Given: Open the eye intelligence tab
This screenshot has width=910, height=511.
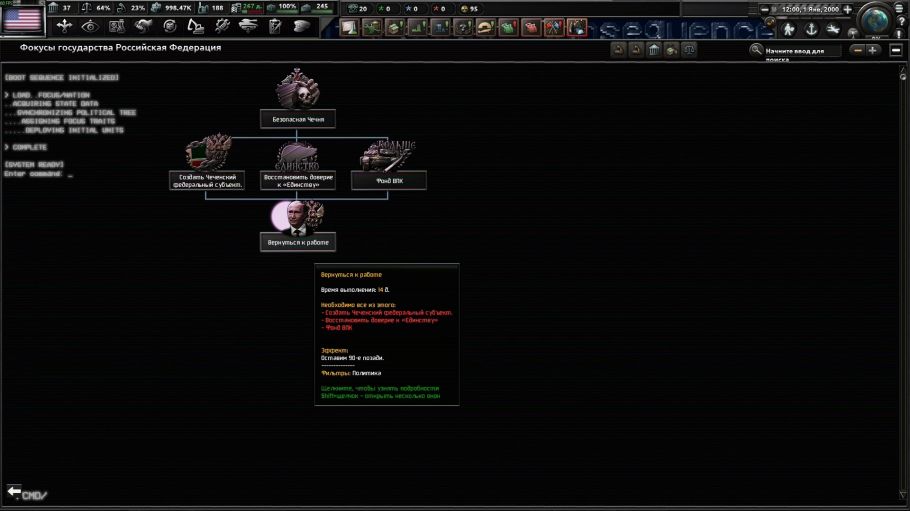Looking at the screenshot, I should 91,26.
